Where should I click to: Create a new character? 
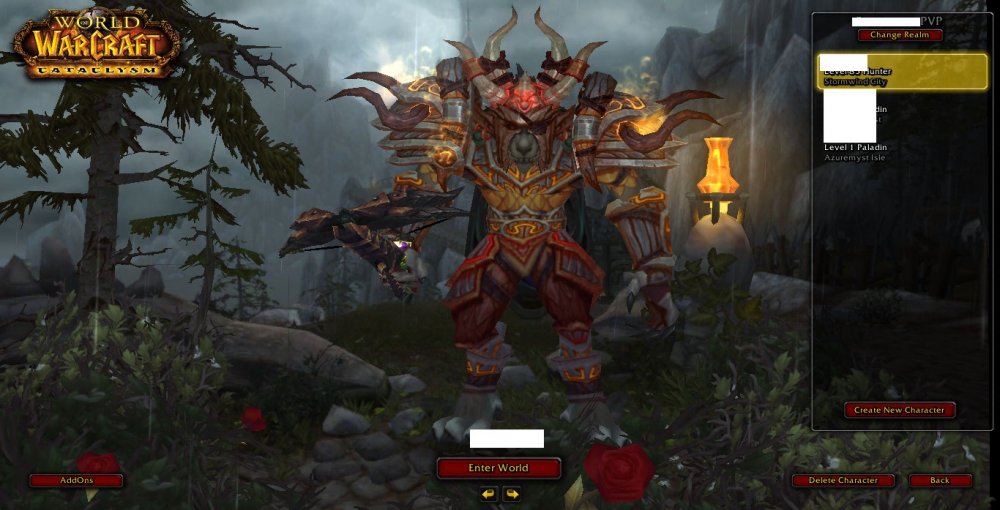[x=899, y=410]
